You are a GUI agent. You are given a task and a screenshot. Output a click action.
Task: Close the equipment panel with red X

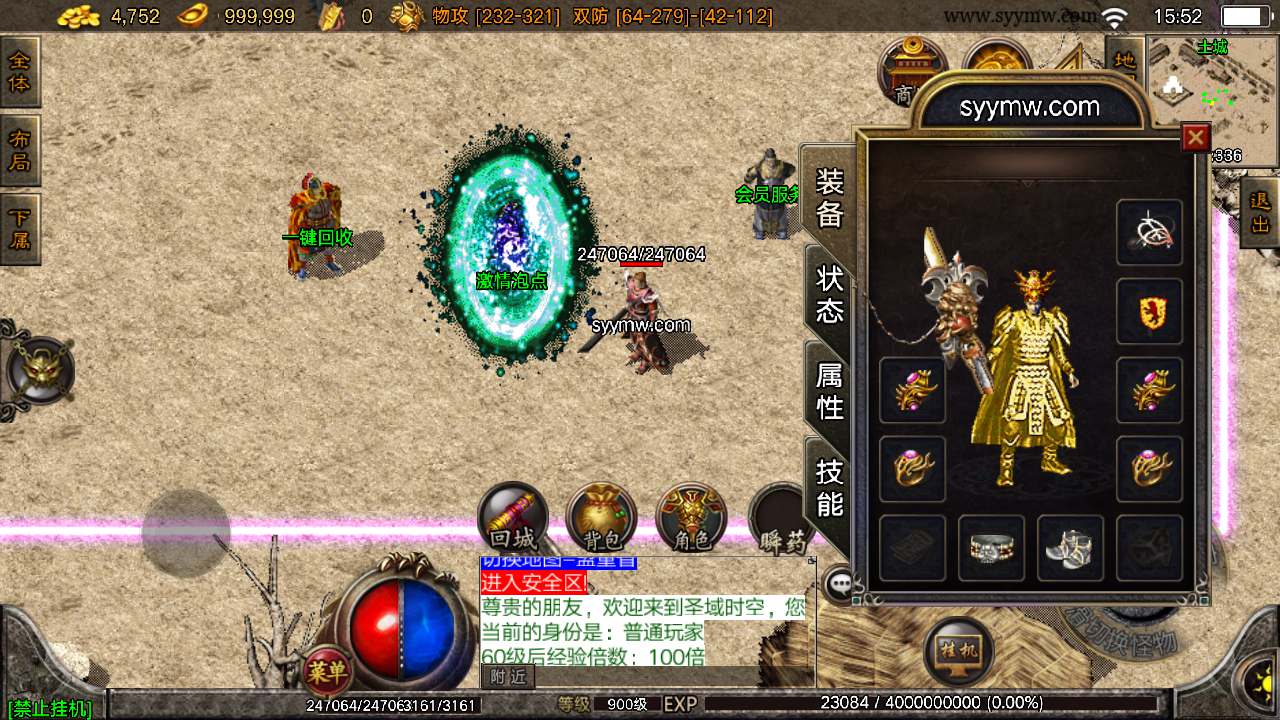coord(1195,137)
